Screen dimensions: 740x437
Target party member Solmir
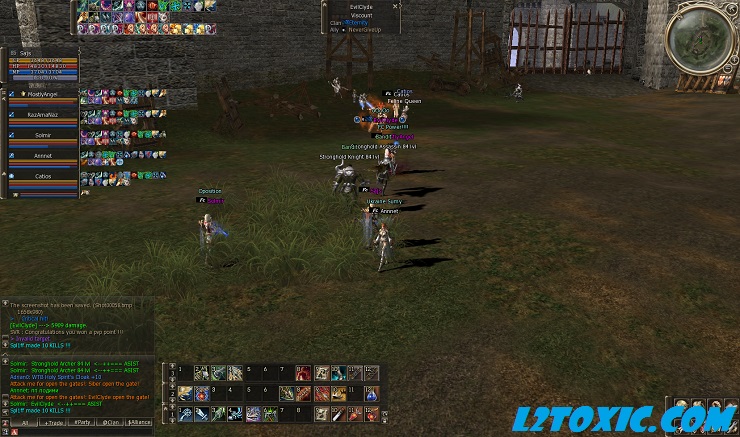(43, 135)
